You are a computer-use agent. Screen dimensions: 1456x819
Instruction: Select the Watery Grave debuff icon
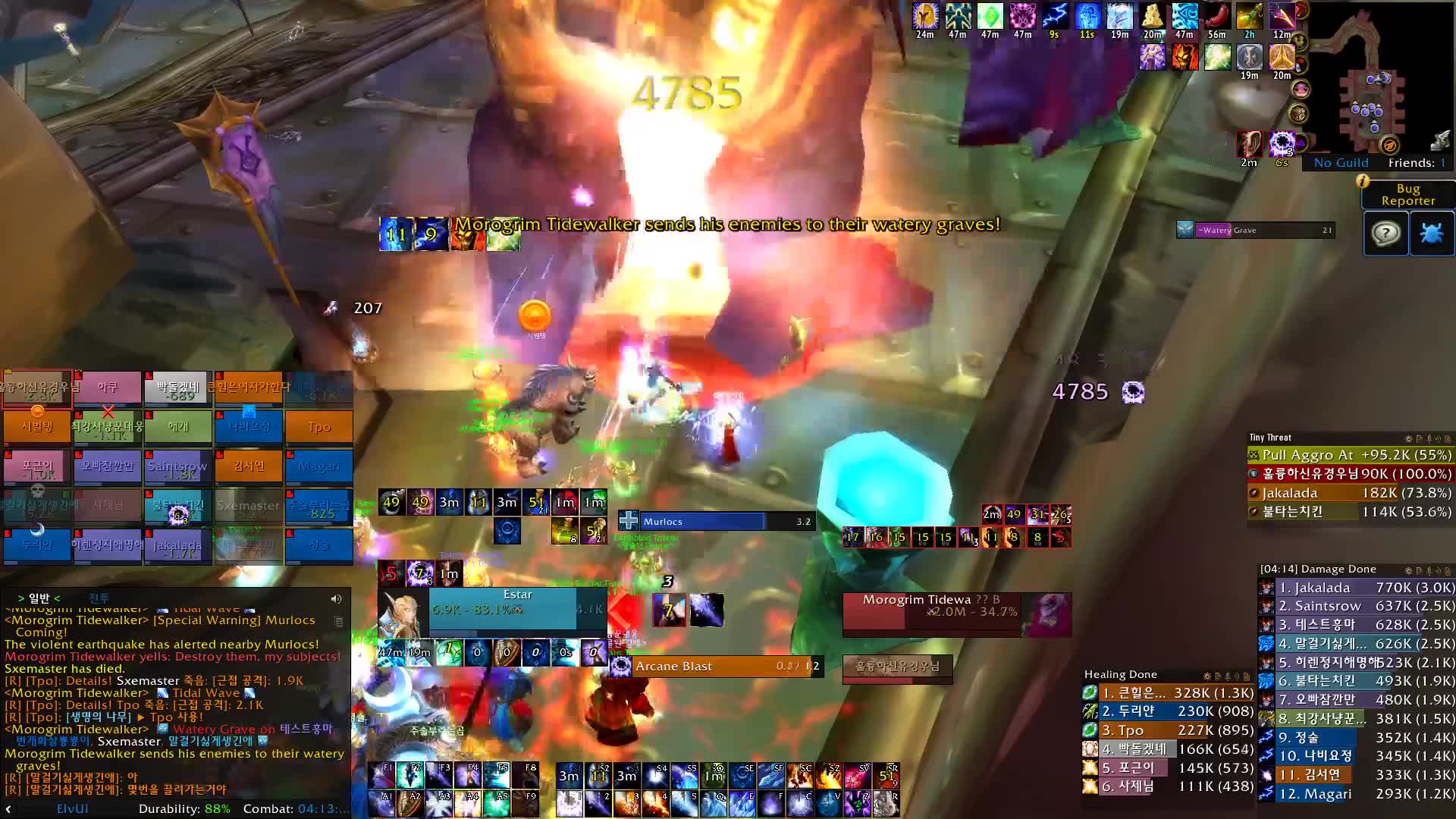[x=1186, y=230]
